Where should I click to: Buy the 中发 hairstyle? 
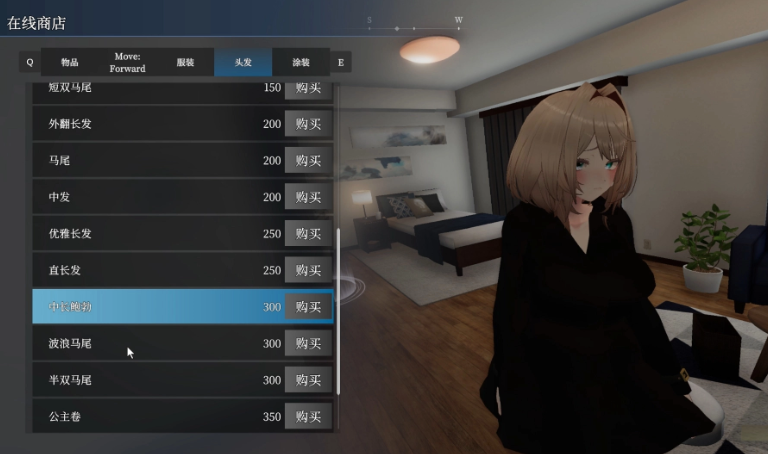(x=308, y=197)
